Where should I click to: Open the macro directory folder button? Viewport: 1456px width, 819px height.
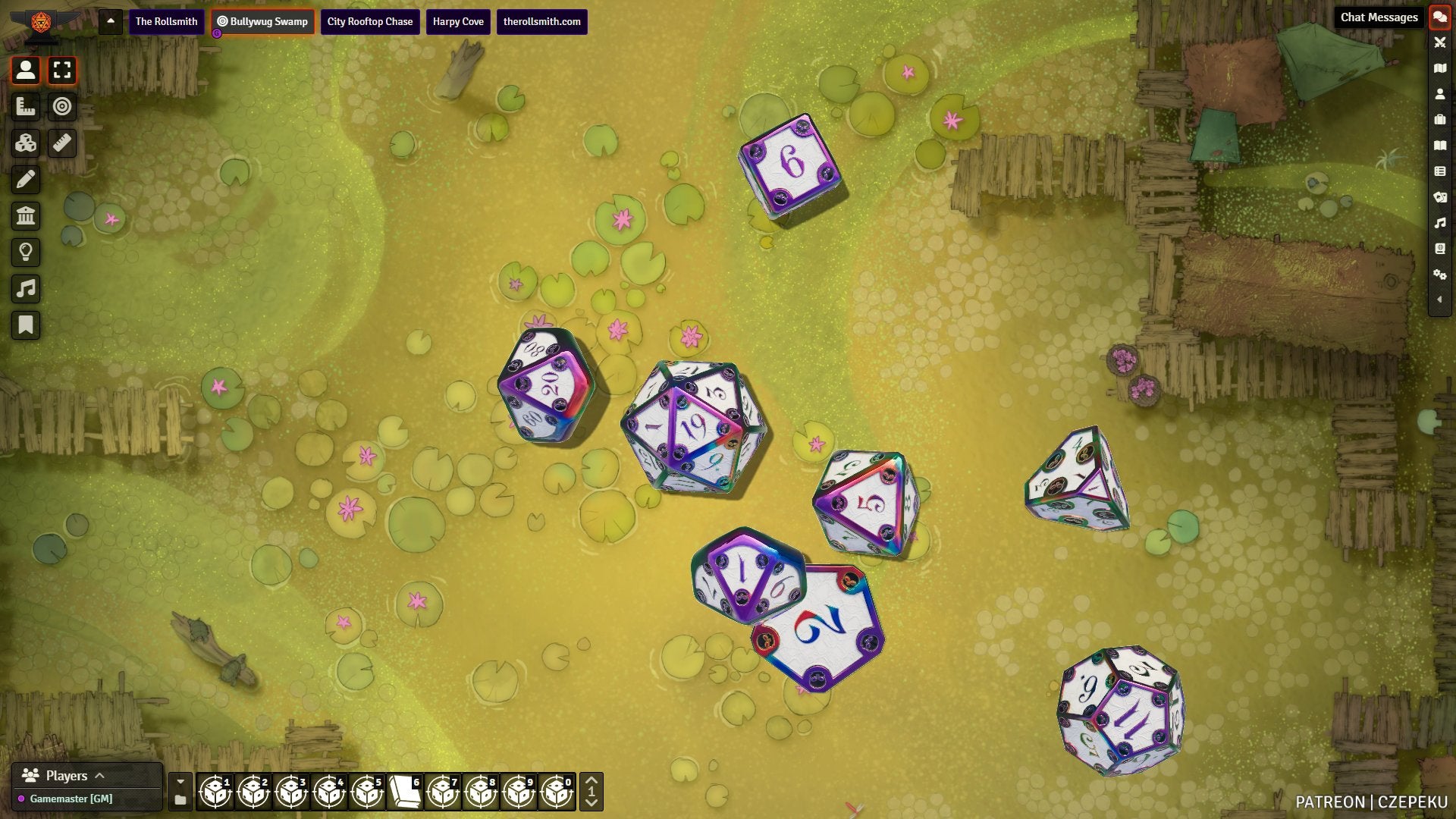tap(180, 800)
